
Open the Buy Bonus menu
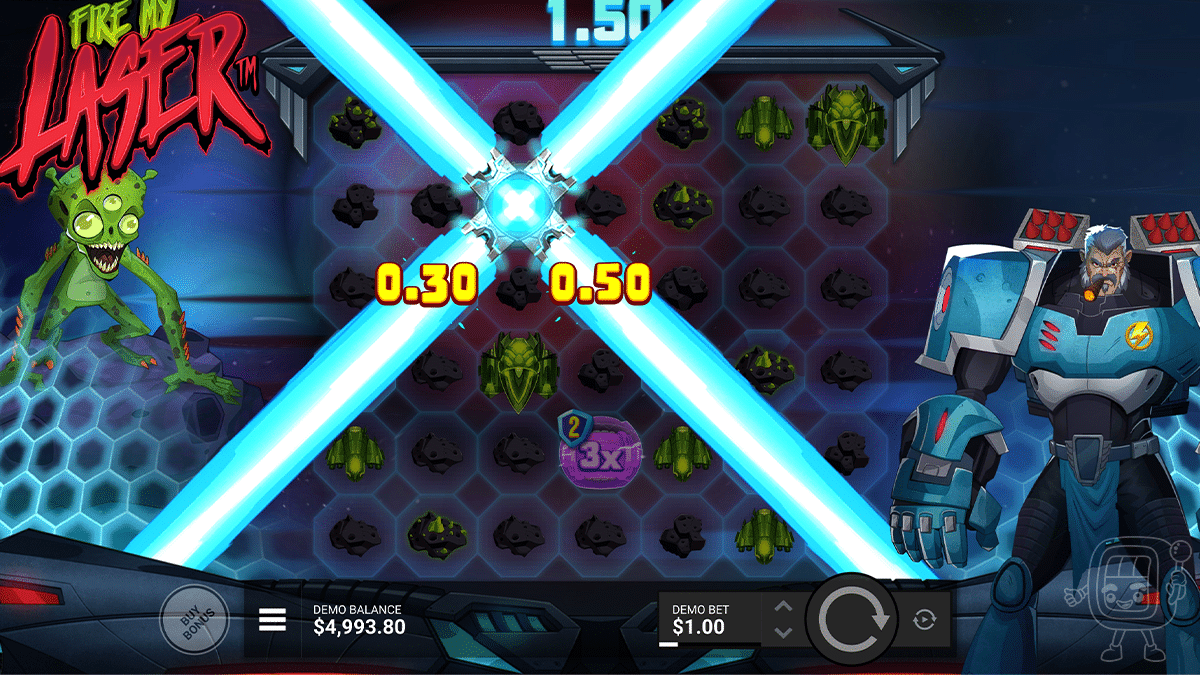pyautogui.click(x=194, y=622)
